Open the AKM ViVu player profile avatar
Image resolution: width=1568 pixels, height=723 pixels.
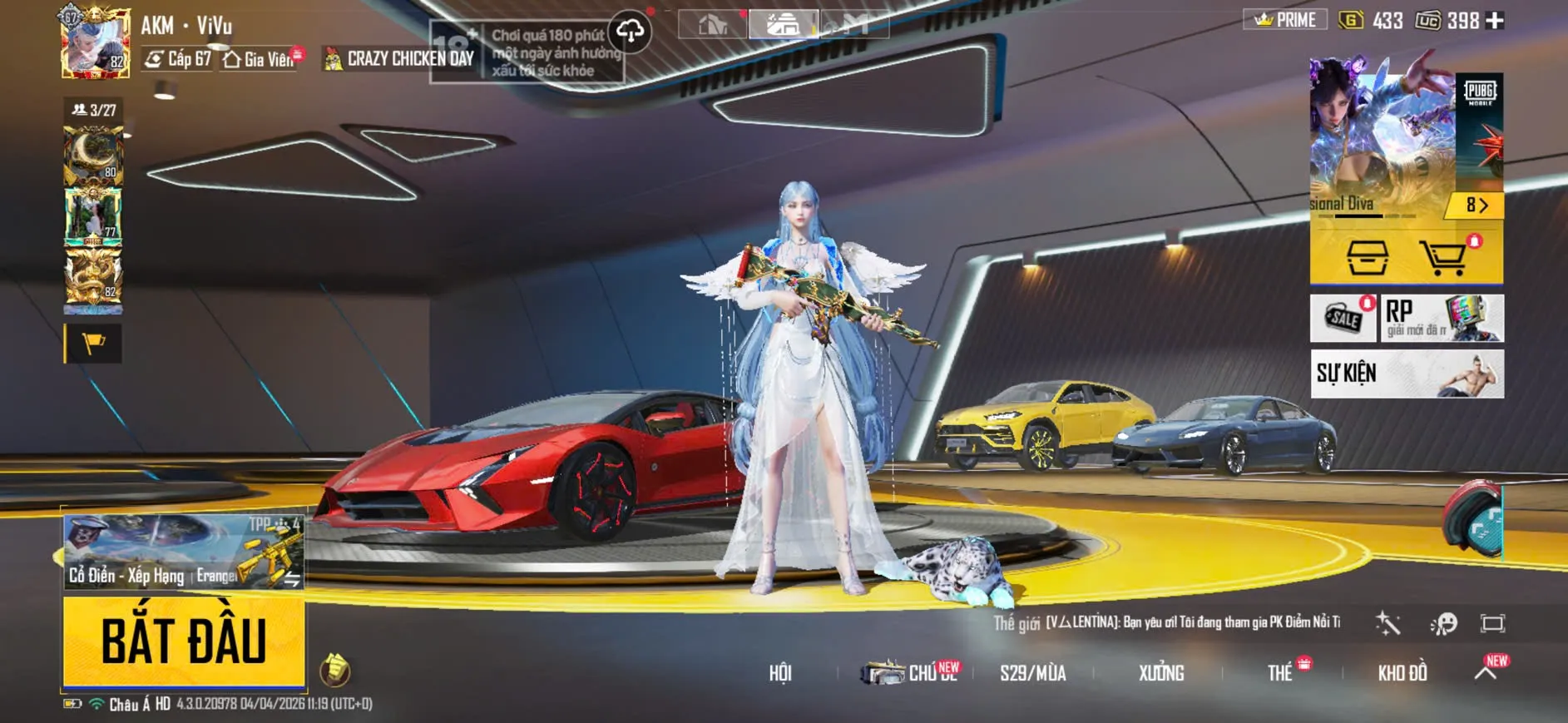pyautogui.click(x=96, y=43)
